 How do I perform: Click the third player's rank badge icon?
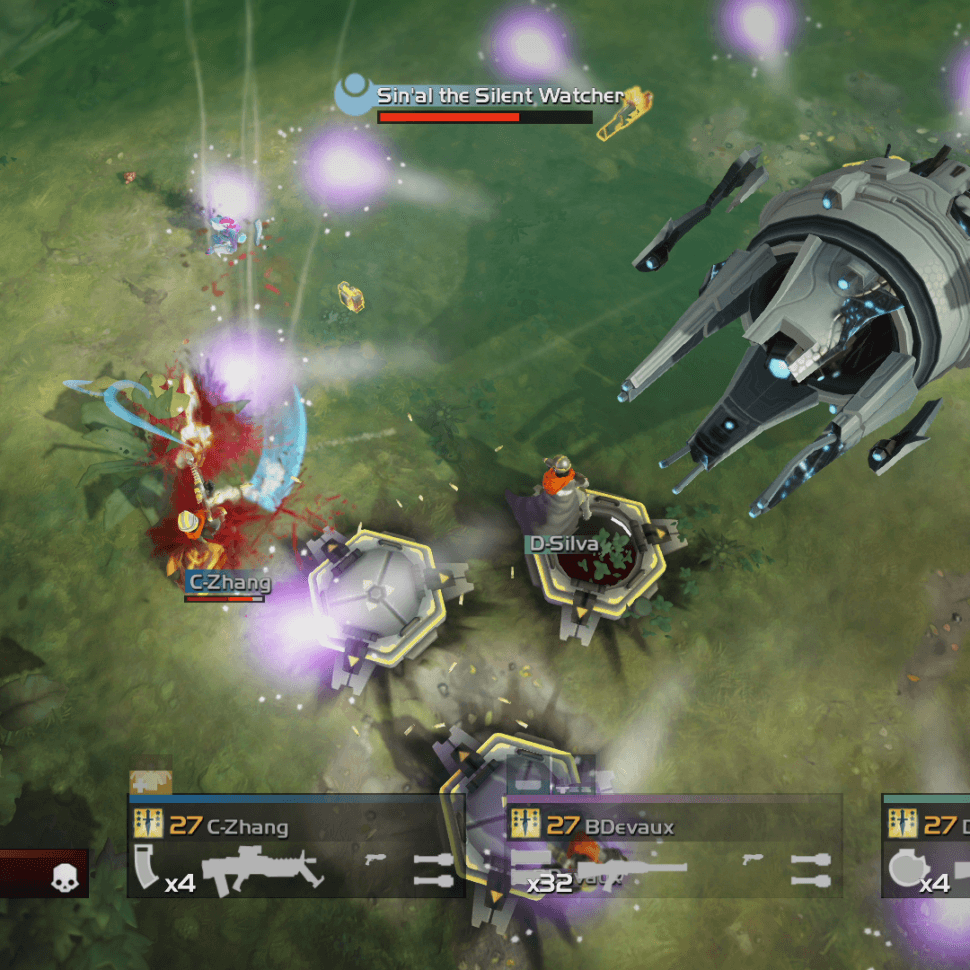pos(903,825)
